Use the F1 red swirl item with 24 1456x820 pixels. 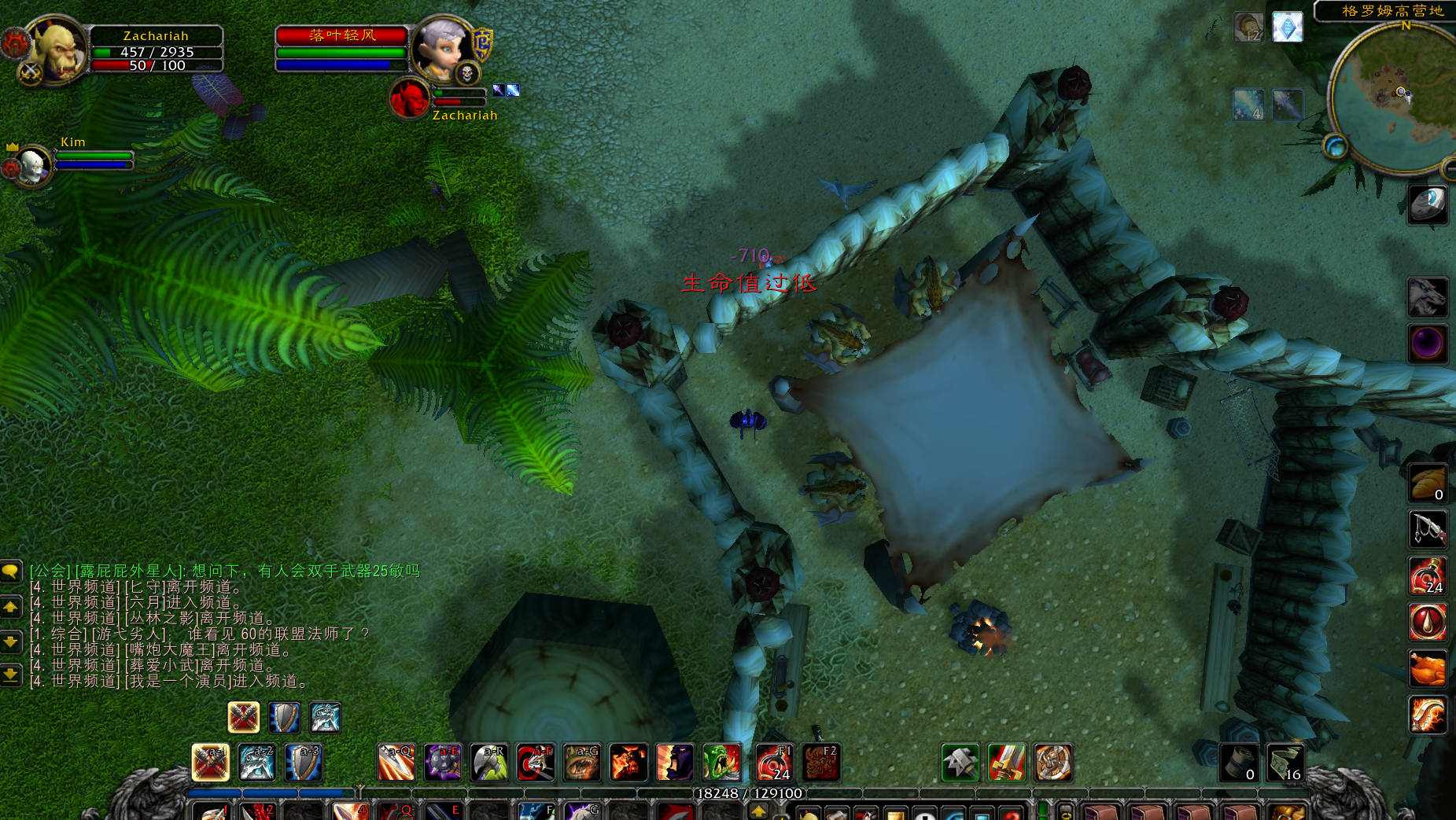pyautogui.click(x=774, y=763)
